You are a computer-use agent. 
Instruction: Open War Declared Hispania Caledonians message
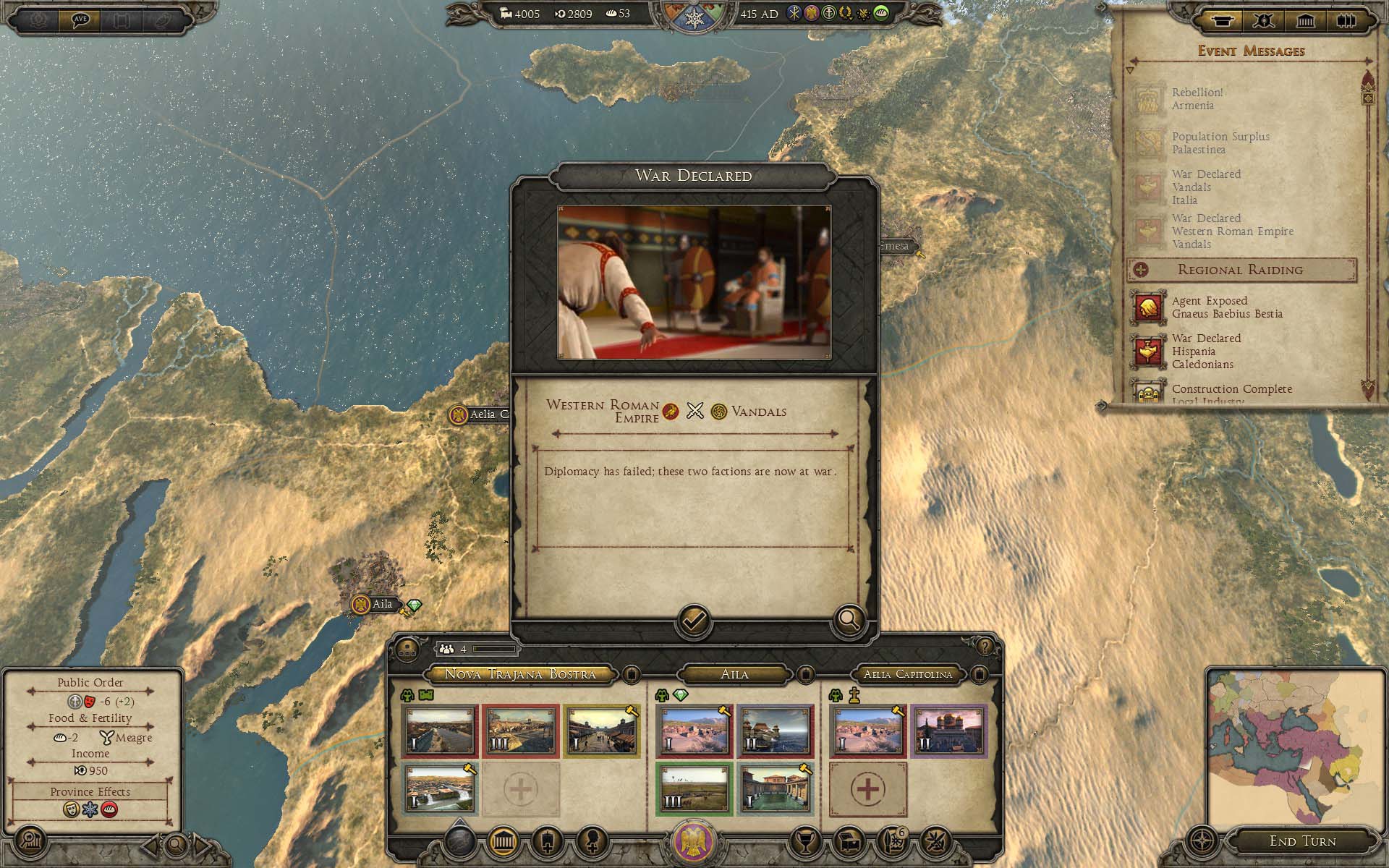pyautogui.click(x=1206, y=352)
